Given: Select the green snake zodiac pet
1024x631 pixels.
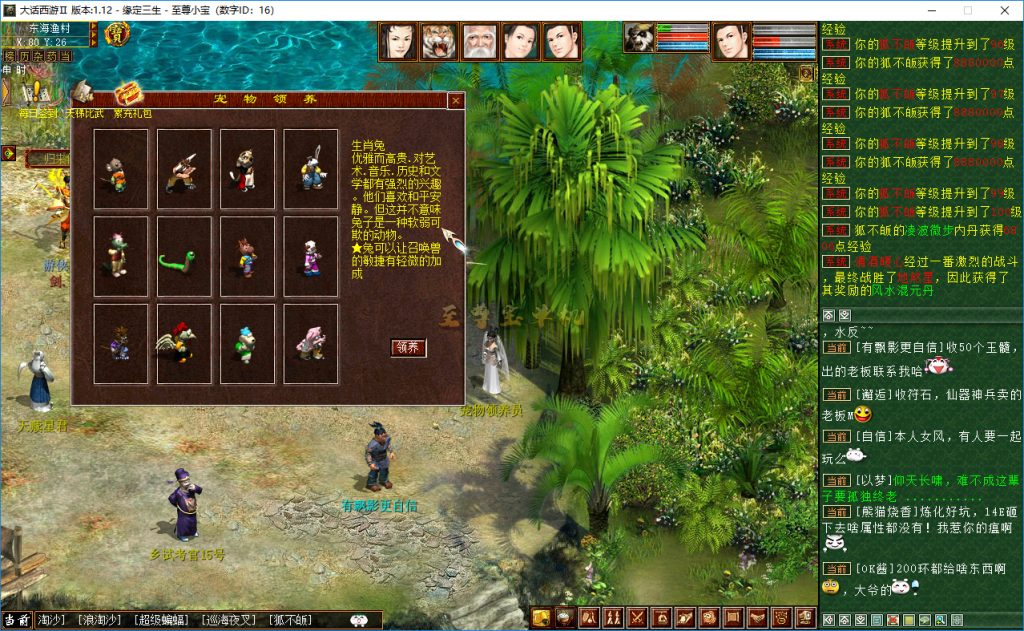Looking at the screenshot, I should point(184,257).
